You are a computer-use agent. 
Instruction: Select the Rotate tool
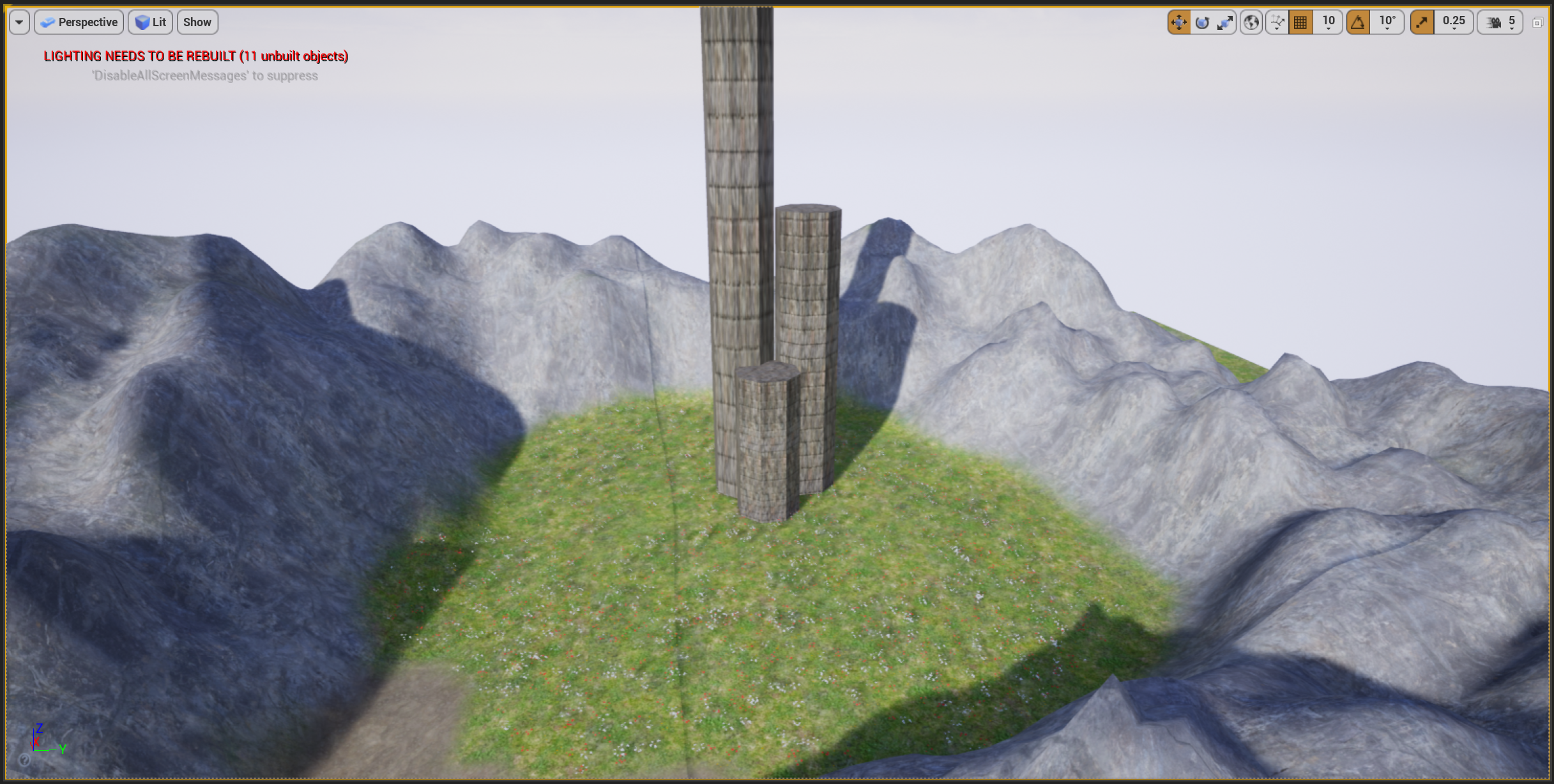tap(1203, 22)
